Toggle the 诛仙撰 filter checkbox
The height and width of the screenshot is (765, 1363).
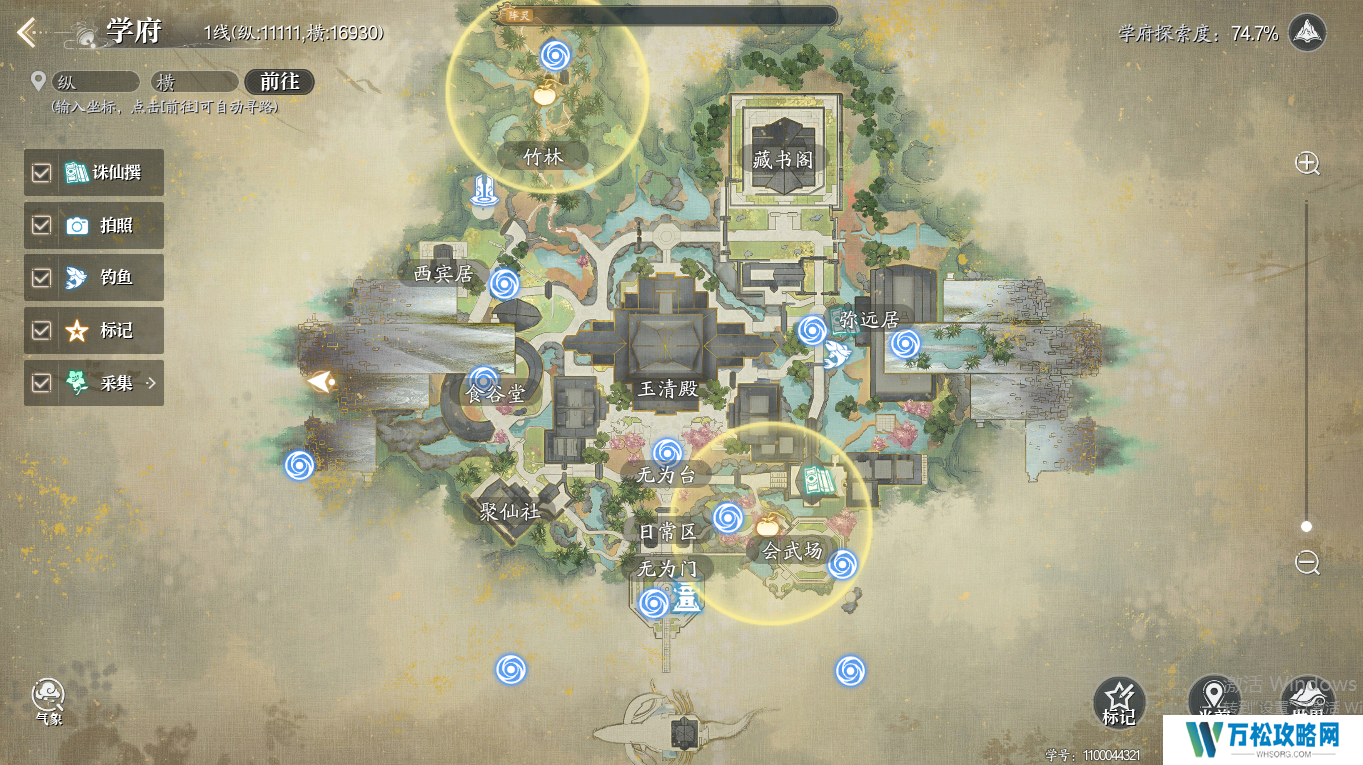(41, 173)
